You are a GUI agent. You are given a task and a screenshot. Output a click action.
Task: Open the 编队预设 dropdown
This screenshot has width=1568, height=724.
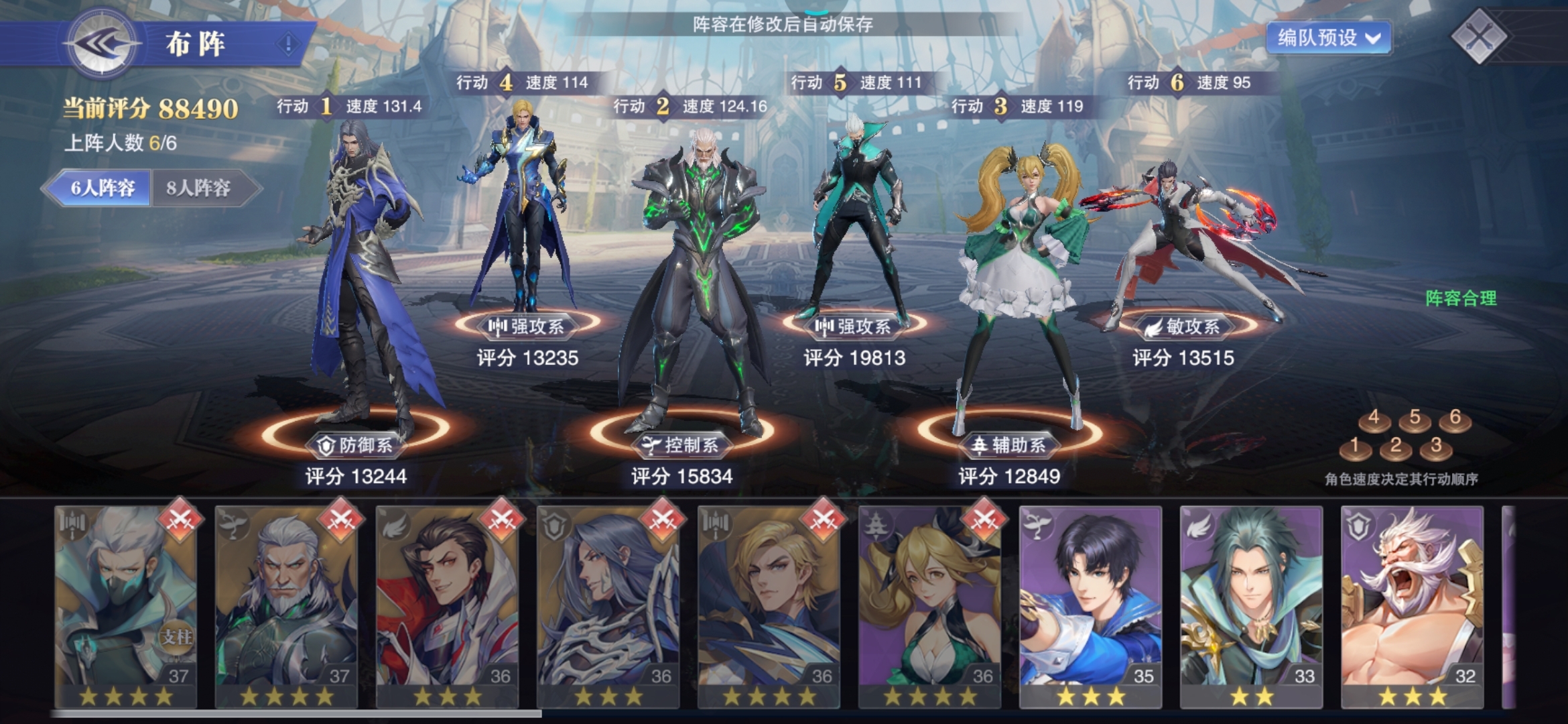(x=1328, y=38)
